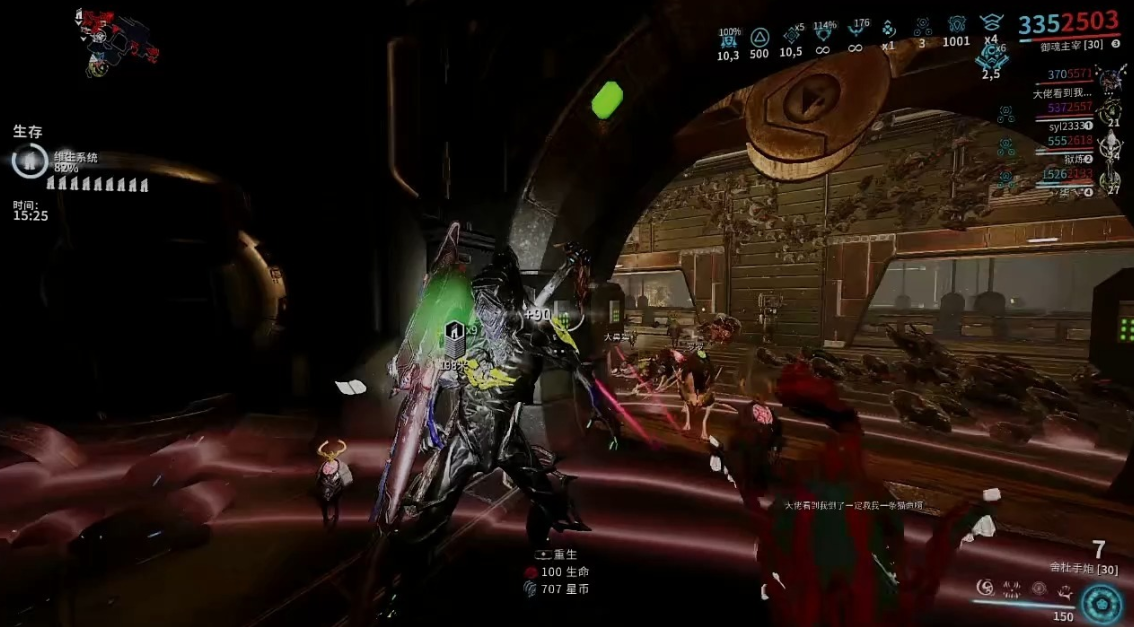Activate the first ability swirl icon
Image resolution: width=1134 pixels, height=627 pixels.
click(985, 588)
